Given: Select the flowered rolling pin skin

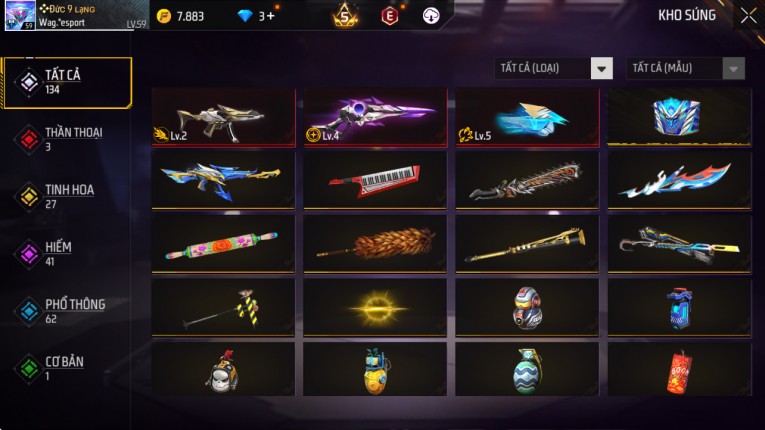Looking at the screenshot, I should click(x=223, y=243).
